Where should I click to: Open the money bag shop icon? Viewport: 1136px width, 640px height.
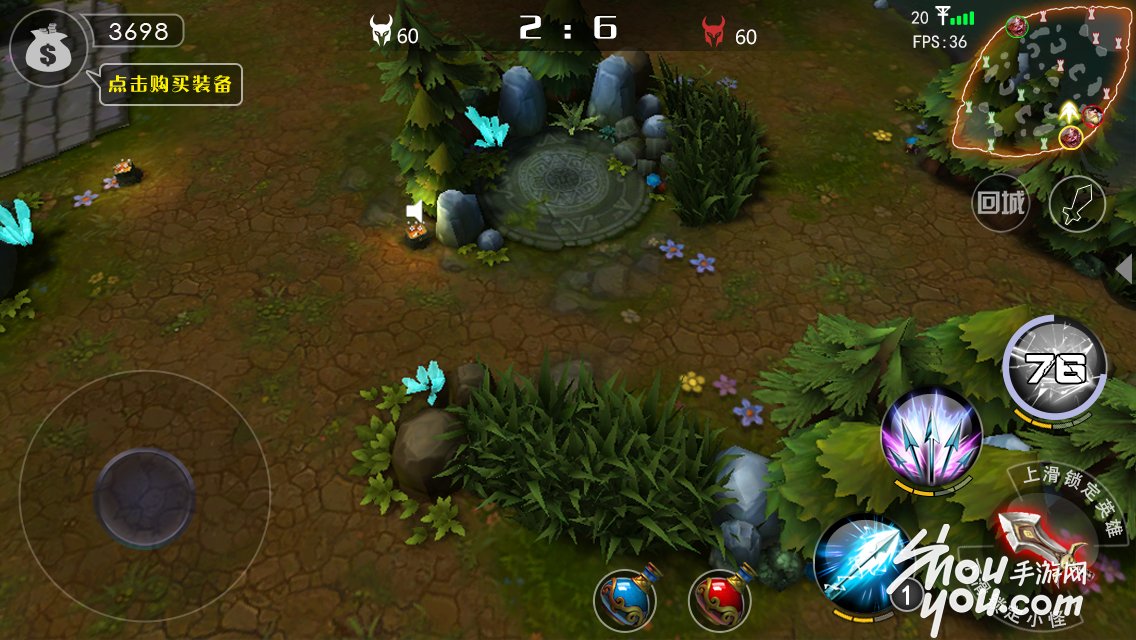pyautogui.click(x=47, y=49)
